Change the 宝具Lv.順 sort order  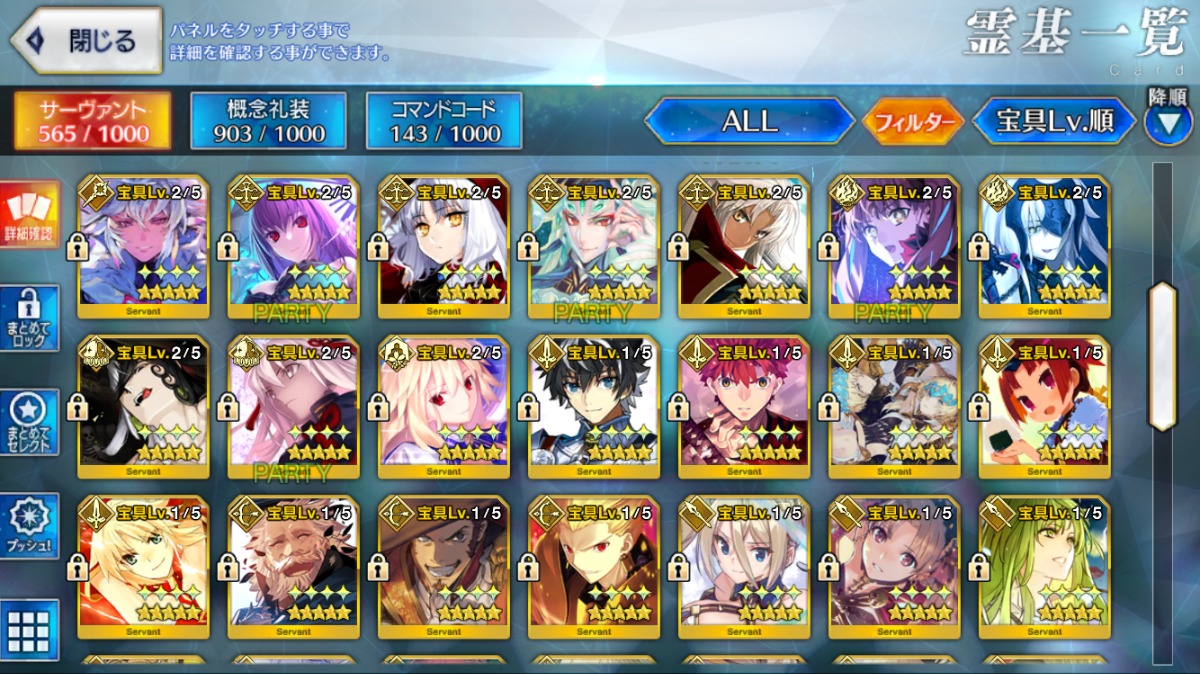click(1054, 121)
